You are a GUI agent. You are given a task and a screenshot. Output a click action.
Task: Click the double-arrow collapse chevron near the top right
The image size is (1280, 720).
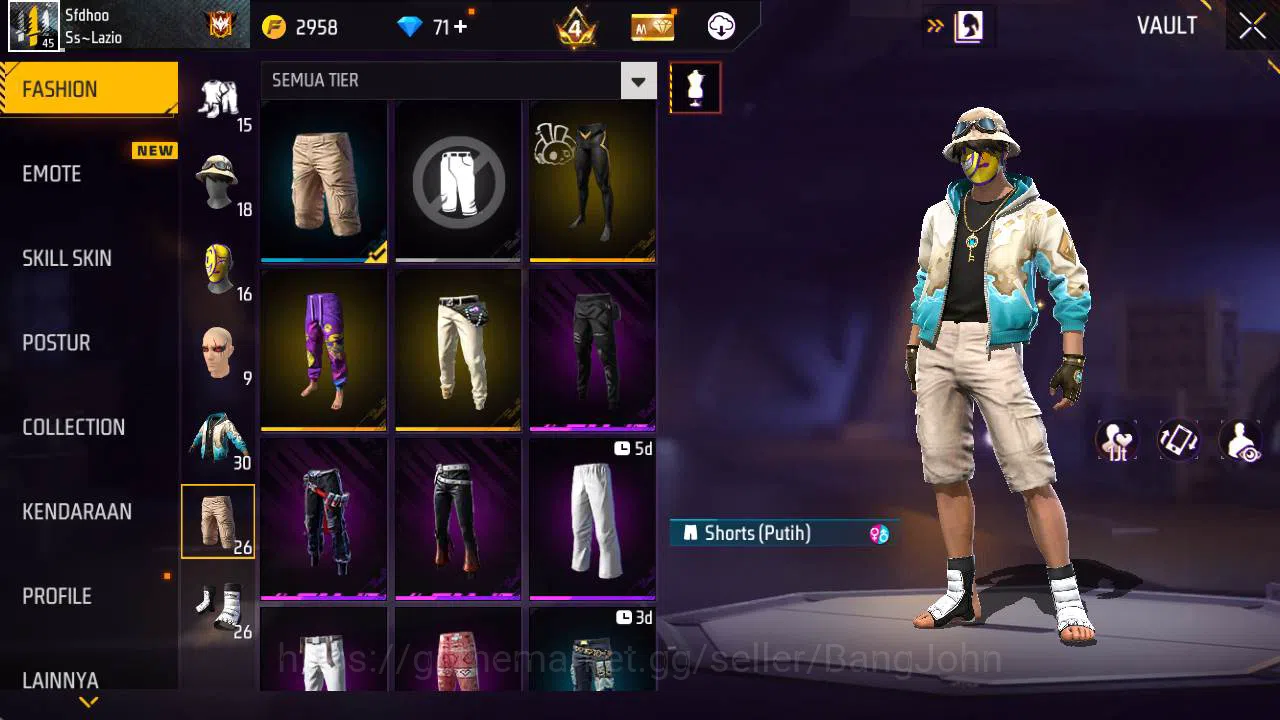click(x=937, y=27)
